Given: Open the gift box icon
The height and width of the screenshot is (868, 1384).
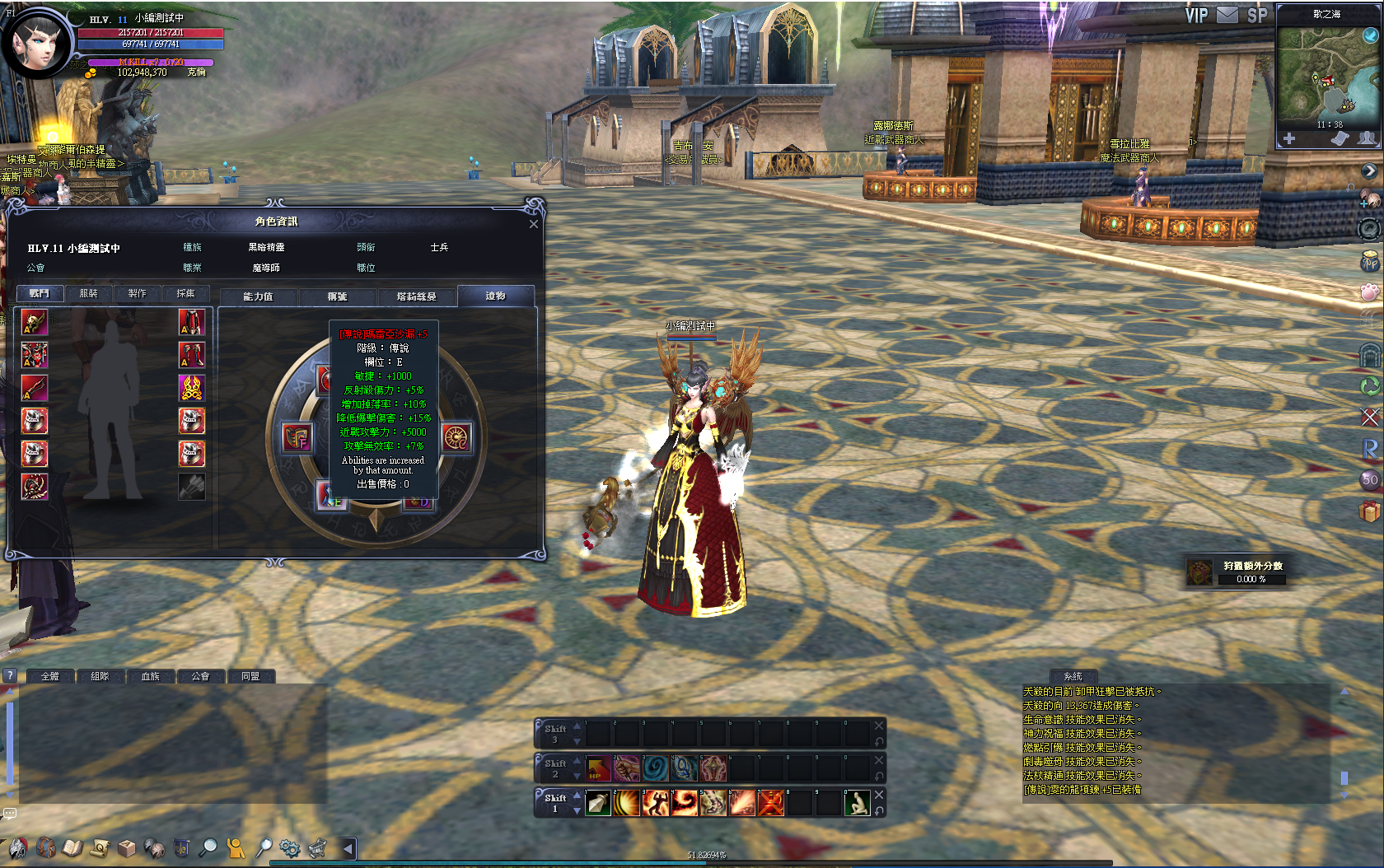Looking at the screenshot, I should point(1369,511).
